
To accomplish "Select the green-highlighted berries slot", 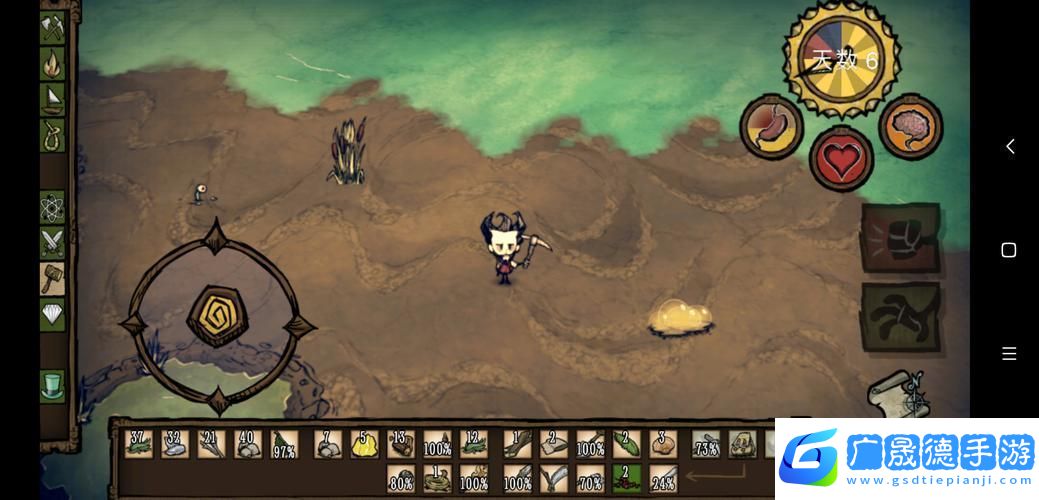I will pyautogui.click(x=627, y=478).
